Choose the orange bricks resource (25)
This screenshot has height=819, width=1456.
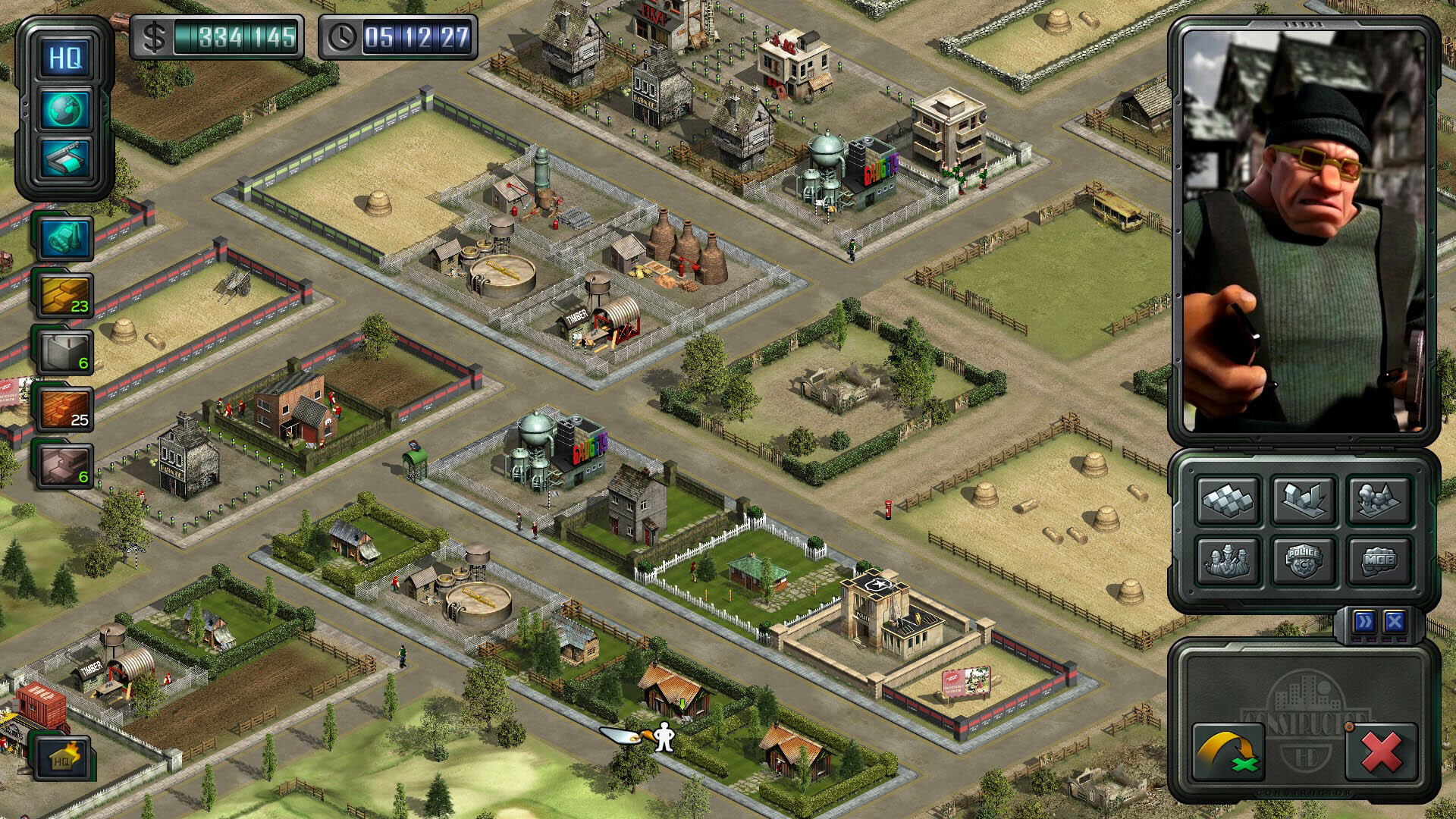[64, 409]
